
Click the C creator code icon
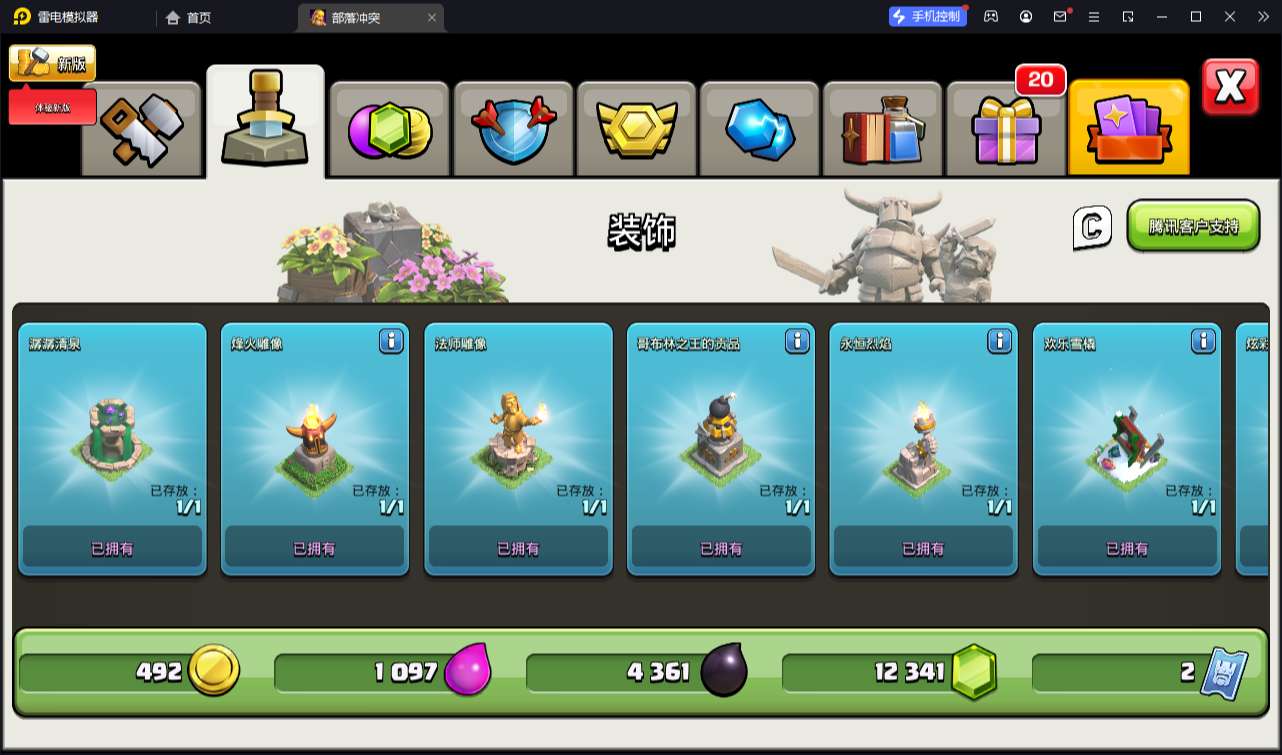1092,227
